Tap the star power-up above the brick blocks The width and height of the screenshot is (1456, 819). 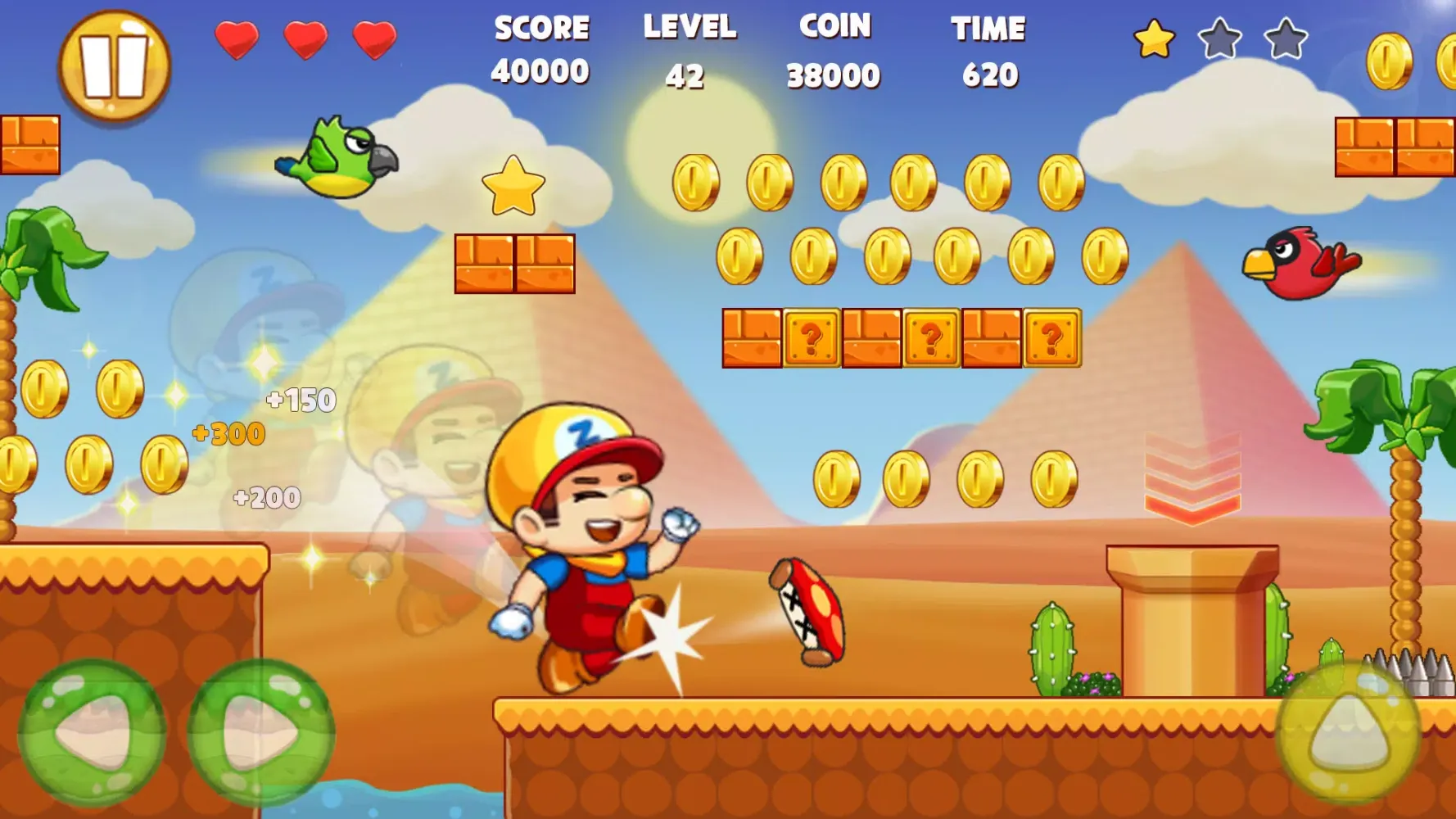click(x=513, y=188)
